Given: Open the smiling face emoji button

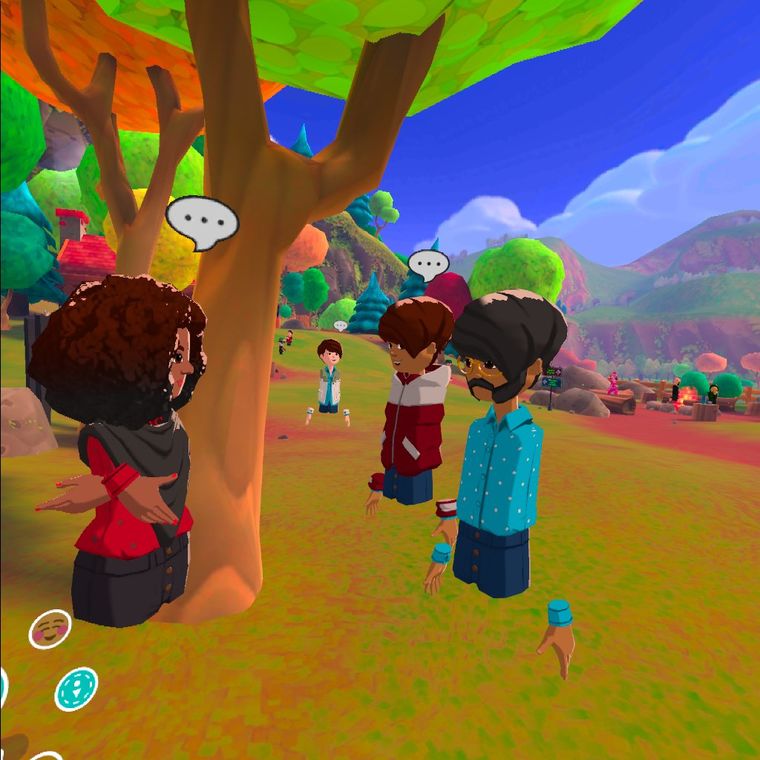Looking at the screenshot, I should tap(49, 629).
